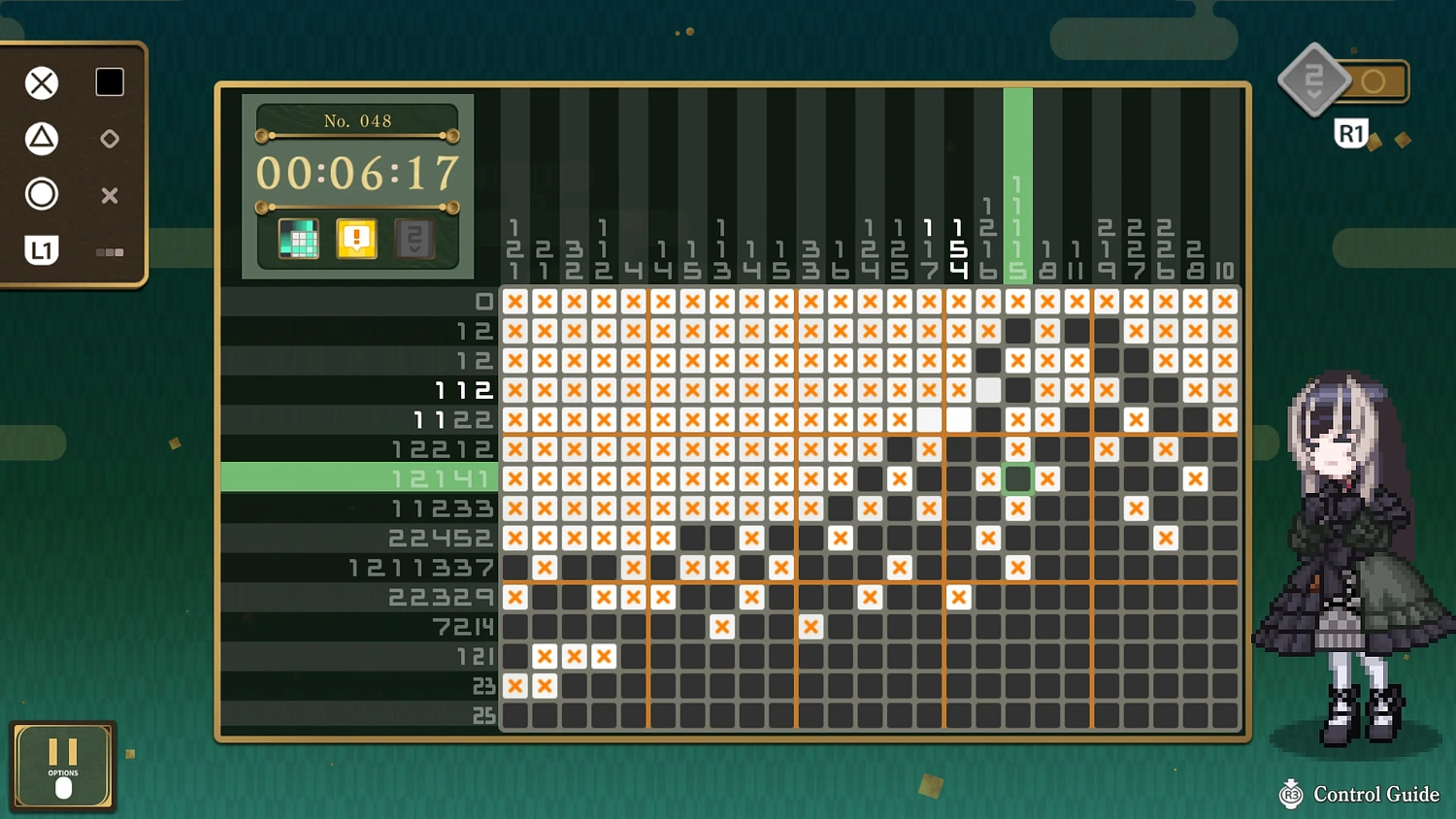1456x819 pixels.
Task: Select the highlighted row clue '1 2 1 4 1'
Action: click(x=441, y=477)
